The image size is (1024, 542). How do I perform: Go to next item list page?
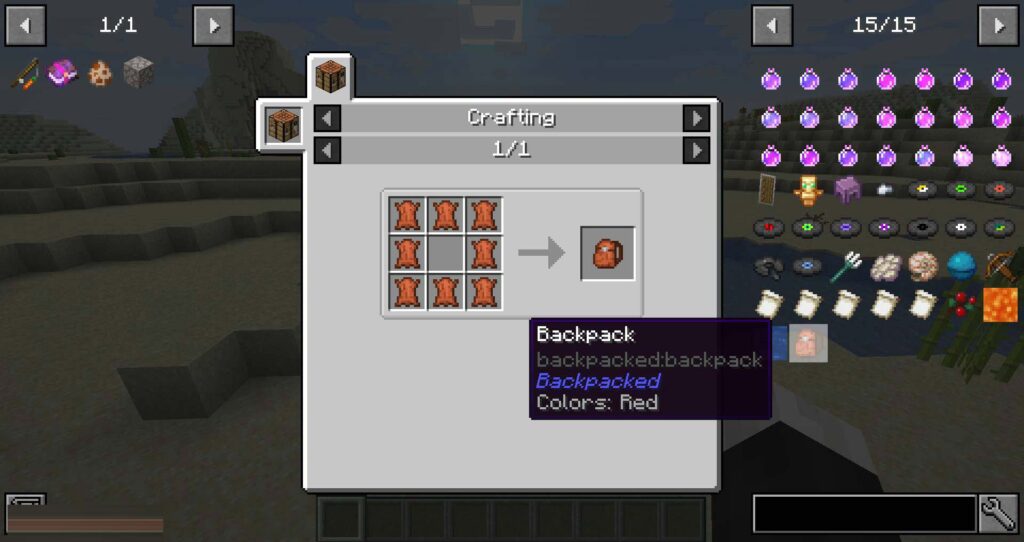point(998,25)
